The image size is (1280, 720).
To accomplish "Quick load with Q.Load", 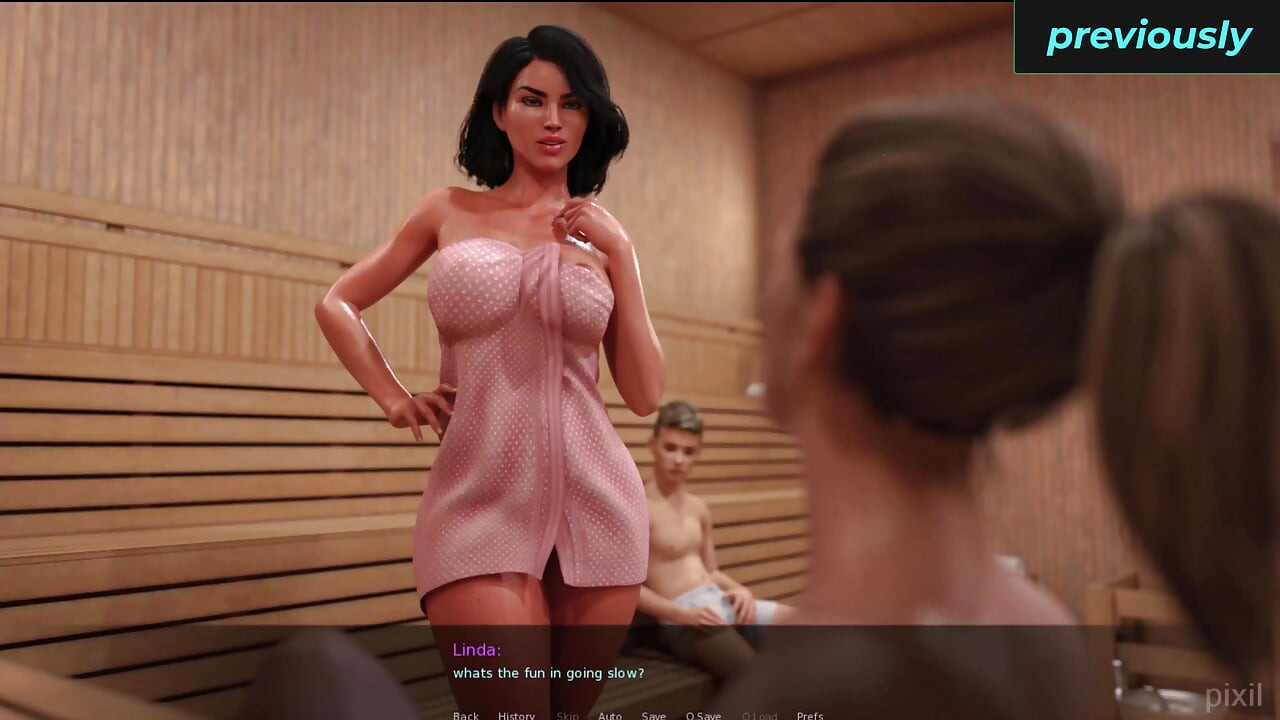I will click(x=759, y=715).
